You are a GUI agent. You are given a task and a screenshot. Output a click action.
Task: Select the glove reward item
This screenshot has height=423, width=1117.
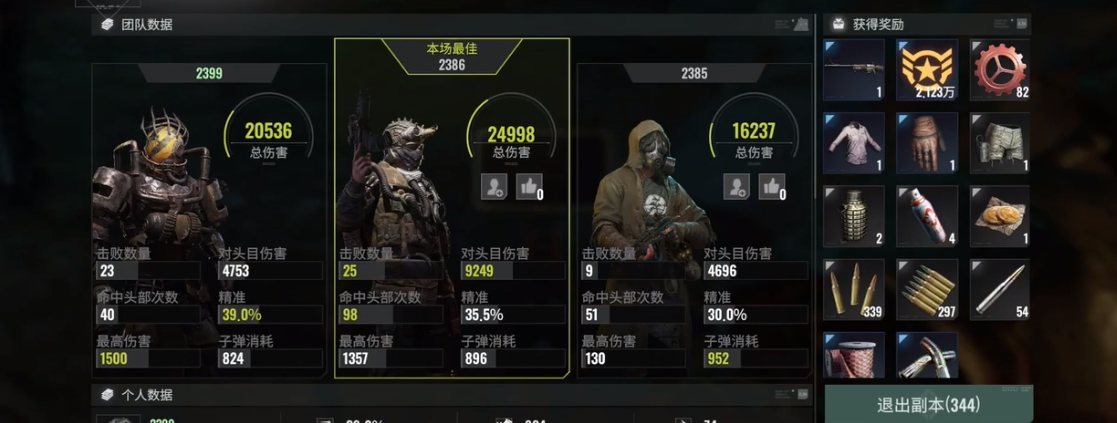[x=927, y=143]
